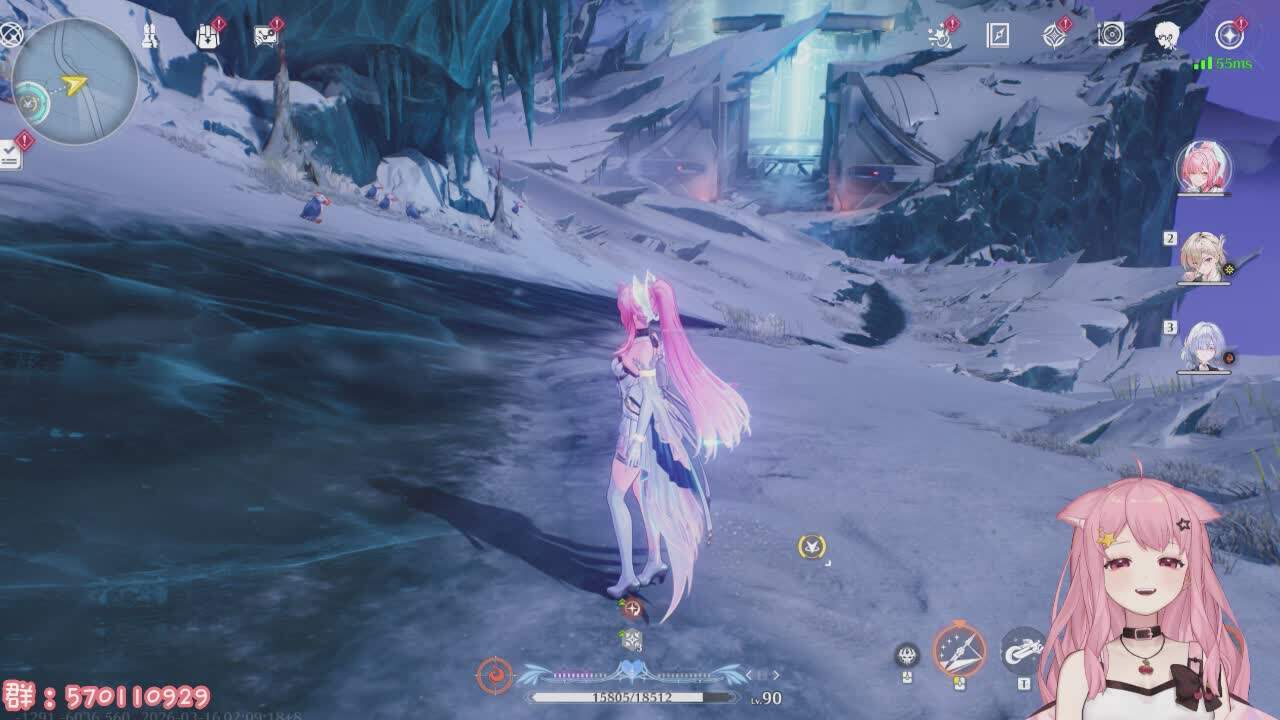Click the red swirl icon left of health bar
Viewport: 1280px width, 720px height.
coord(494,675)
